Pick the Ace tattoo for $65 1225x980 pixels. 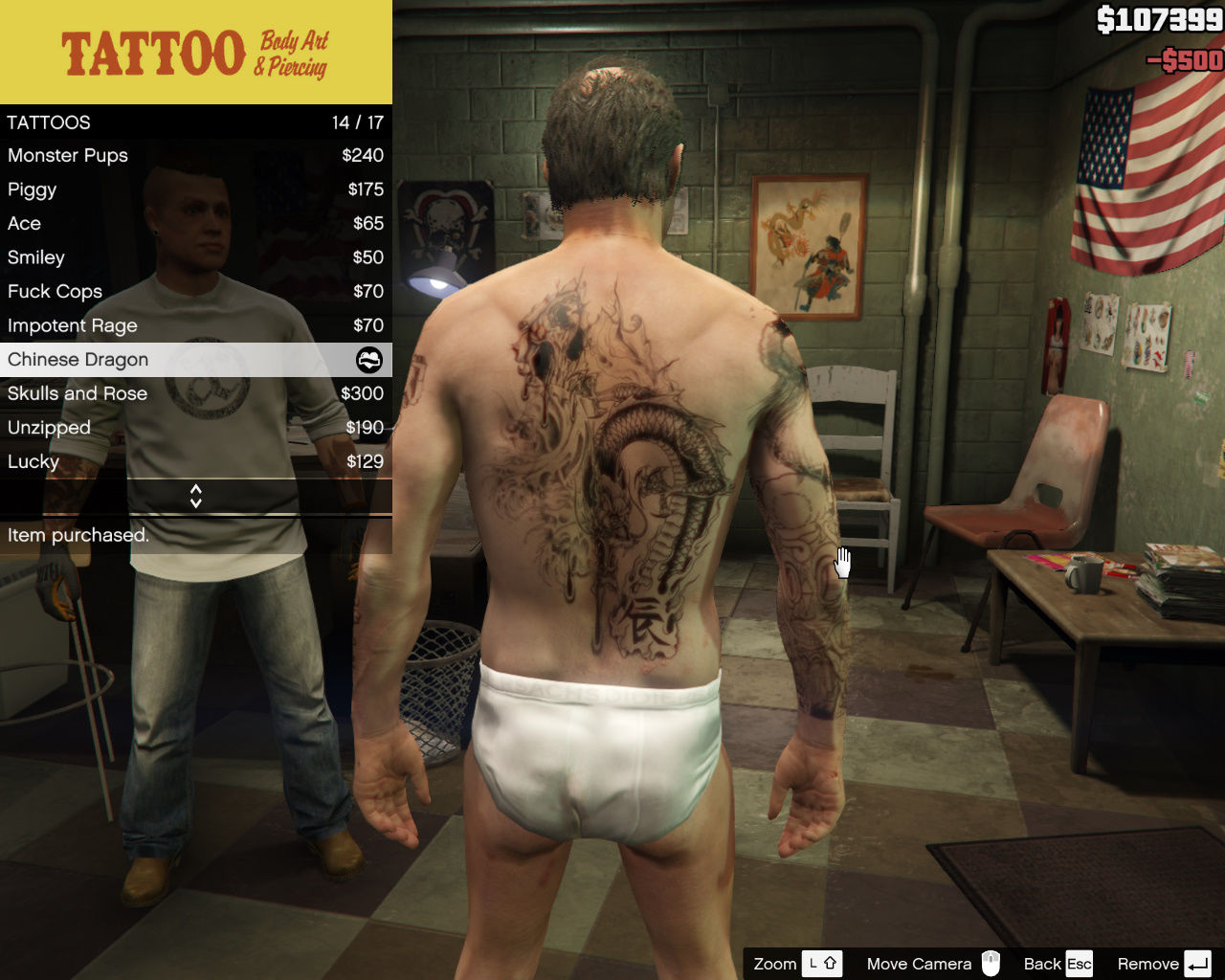tap(195, 223)
